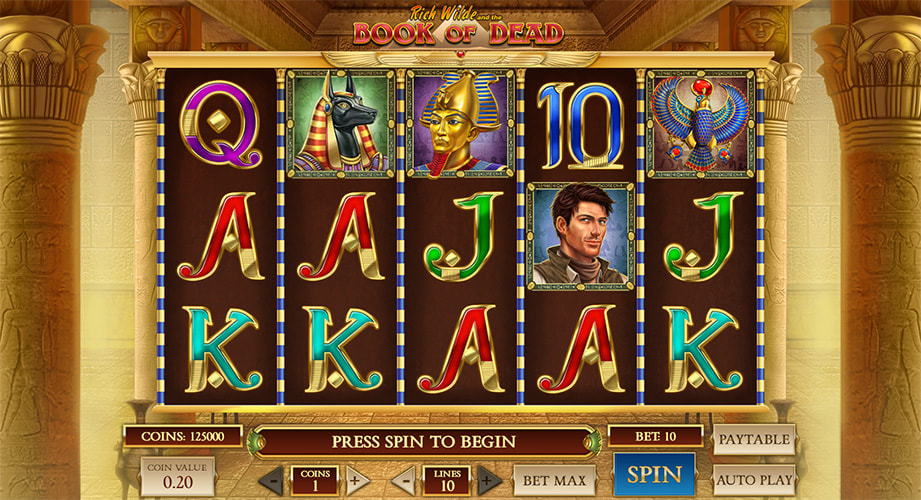Spin the reels with the blue SPIN button
Viewport: 921px width, 500px height.
click(x=654, y=475)
